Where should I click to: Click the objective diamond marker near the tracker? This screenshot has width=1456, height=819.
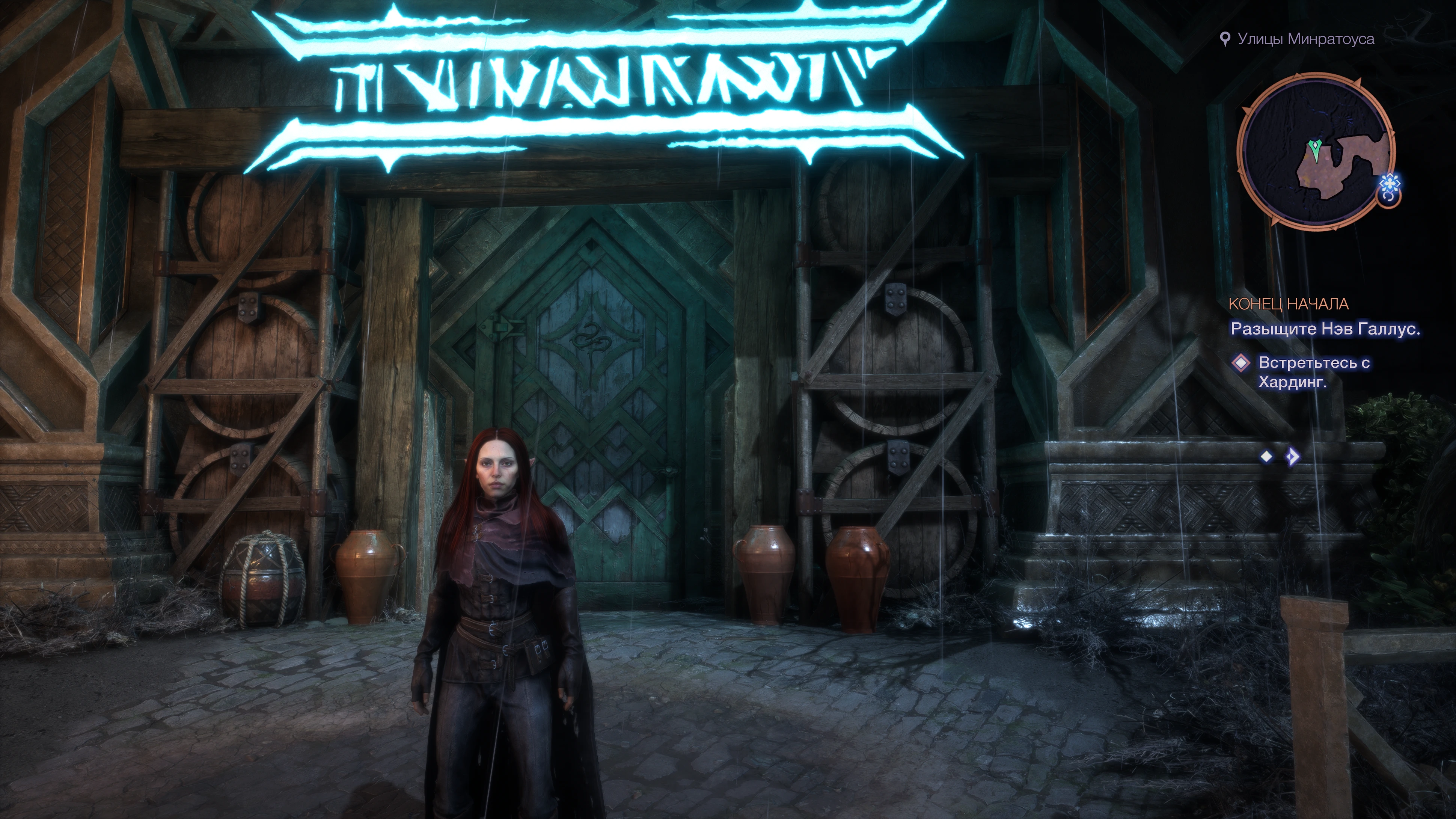tap(1240, 363)
